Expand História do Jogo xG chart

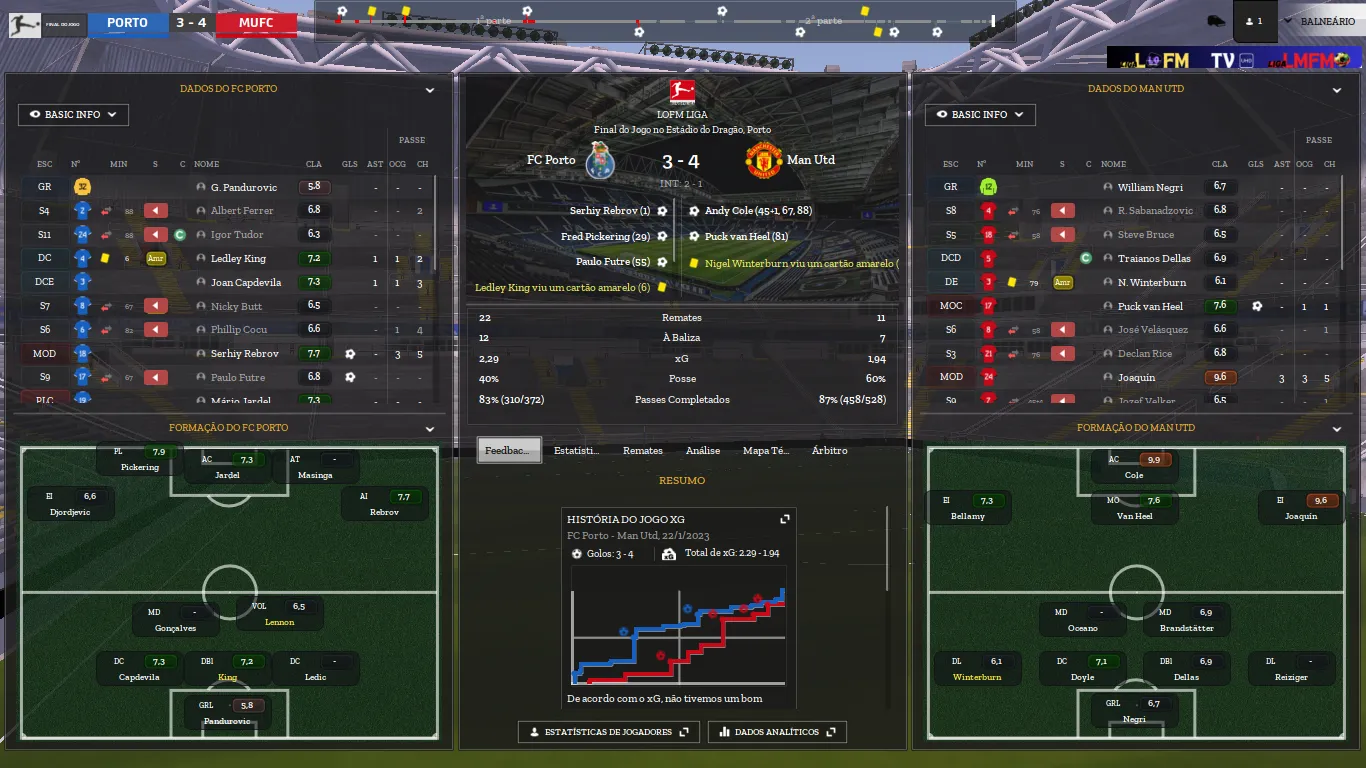tap(785, 519)
